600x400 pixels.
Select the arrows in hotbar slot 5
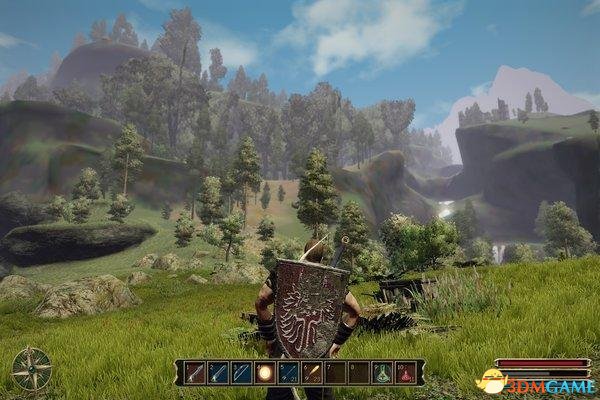click(288, 372)
